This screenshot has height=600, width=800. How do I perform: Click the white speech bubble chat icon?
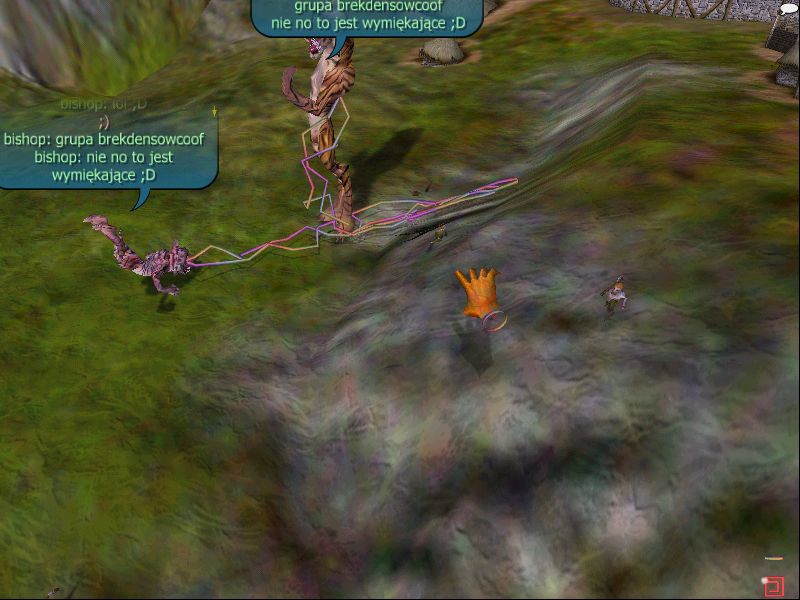[788, 9]
